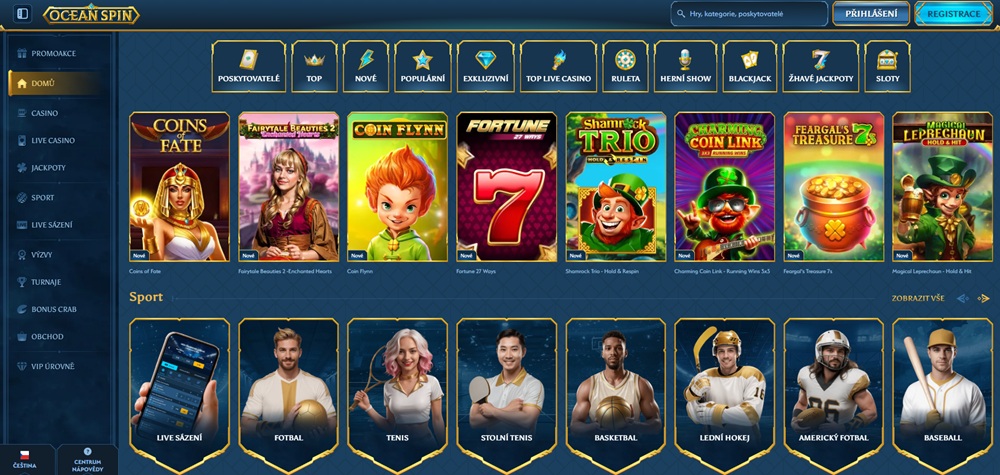1000x475 pixels.
Task: Collapse the sidebar with the toggle icon
Action: pyautogui.click(x=22, y=14)
